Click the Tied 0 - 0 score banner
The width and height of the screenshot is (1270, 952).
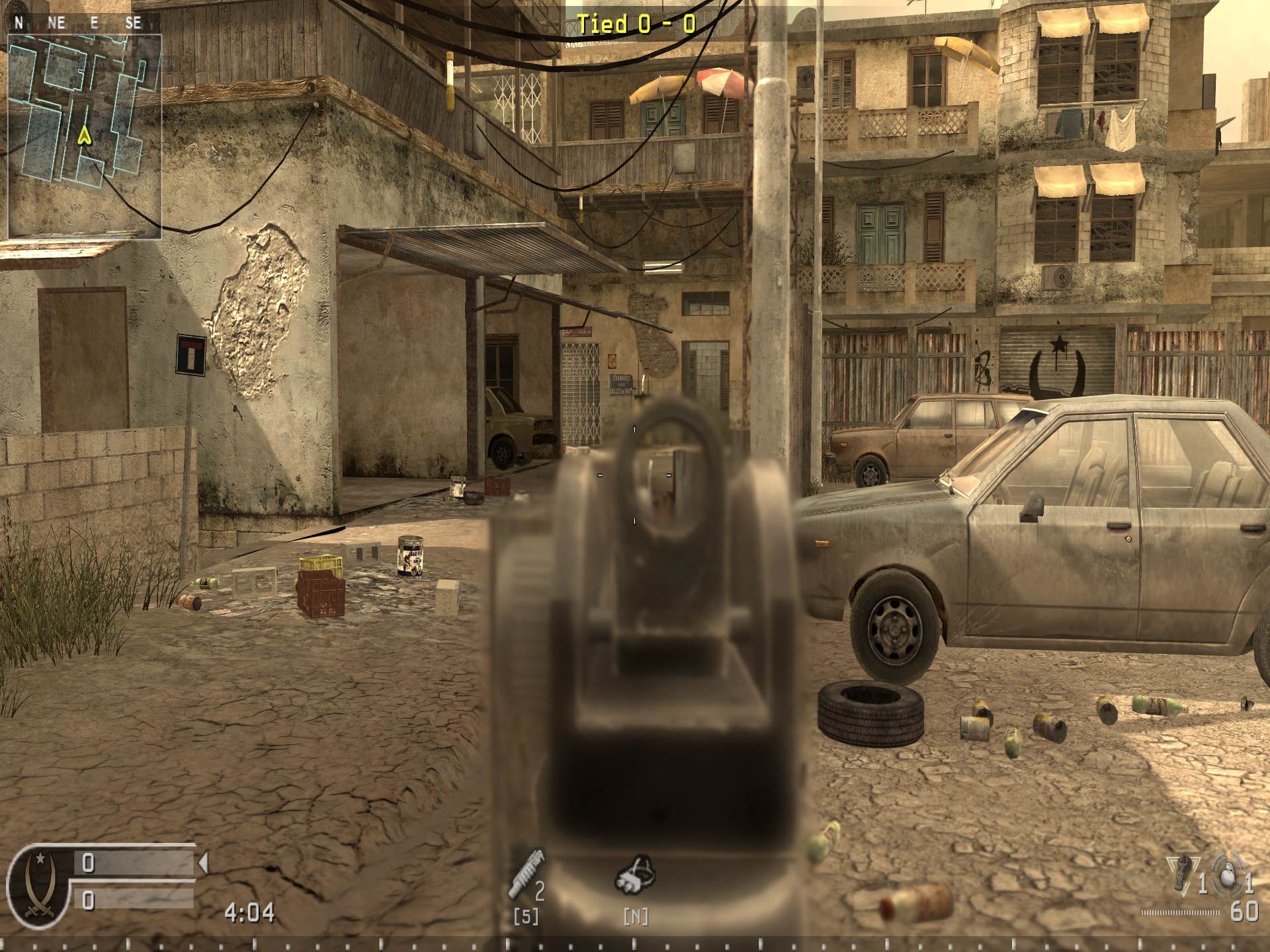[x=636, y=23]
